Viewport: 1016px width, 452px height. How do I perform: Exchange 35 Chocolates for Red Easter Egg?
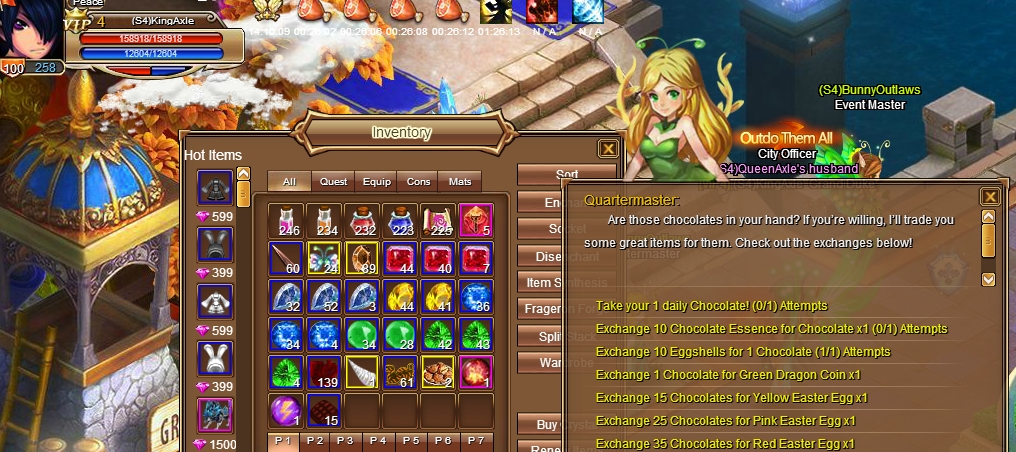725,443
